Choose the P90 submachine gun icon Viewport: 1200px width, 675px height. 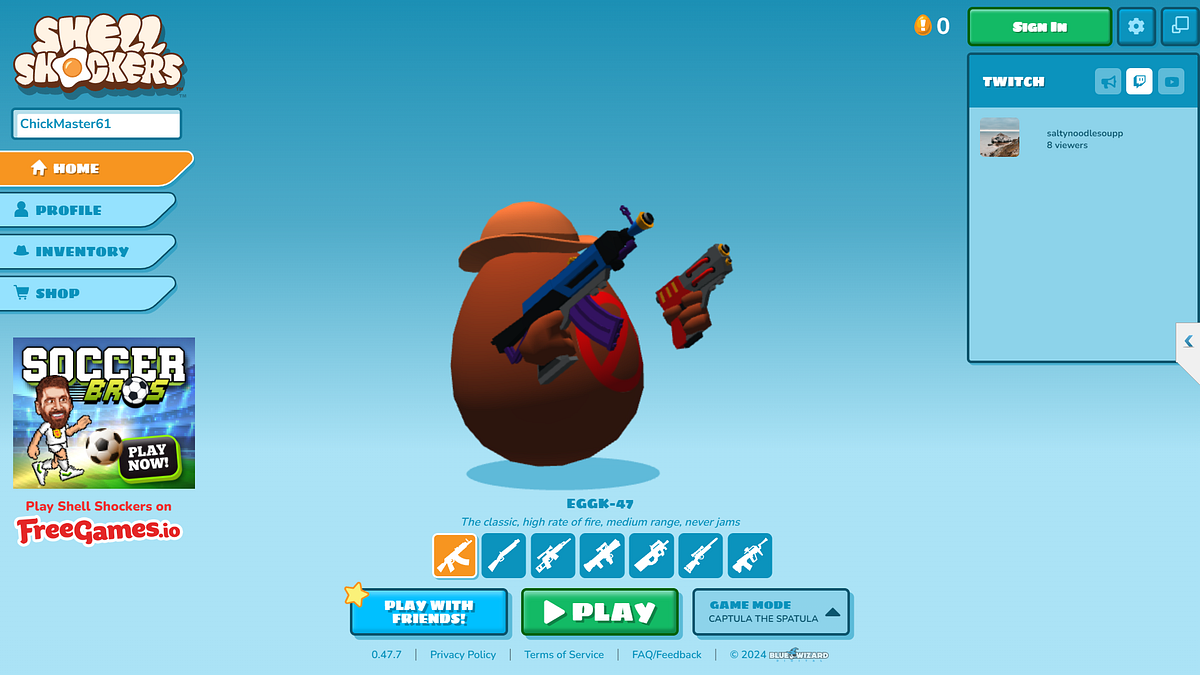pos(651,556)
